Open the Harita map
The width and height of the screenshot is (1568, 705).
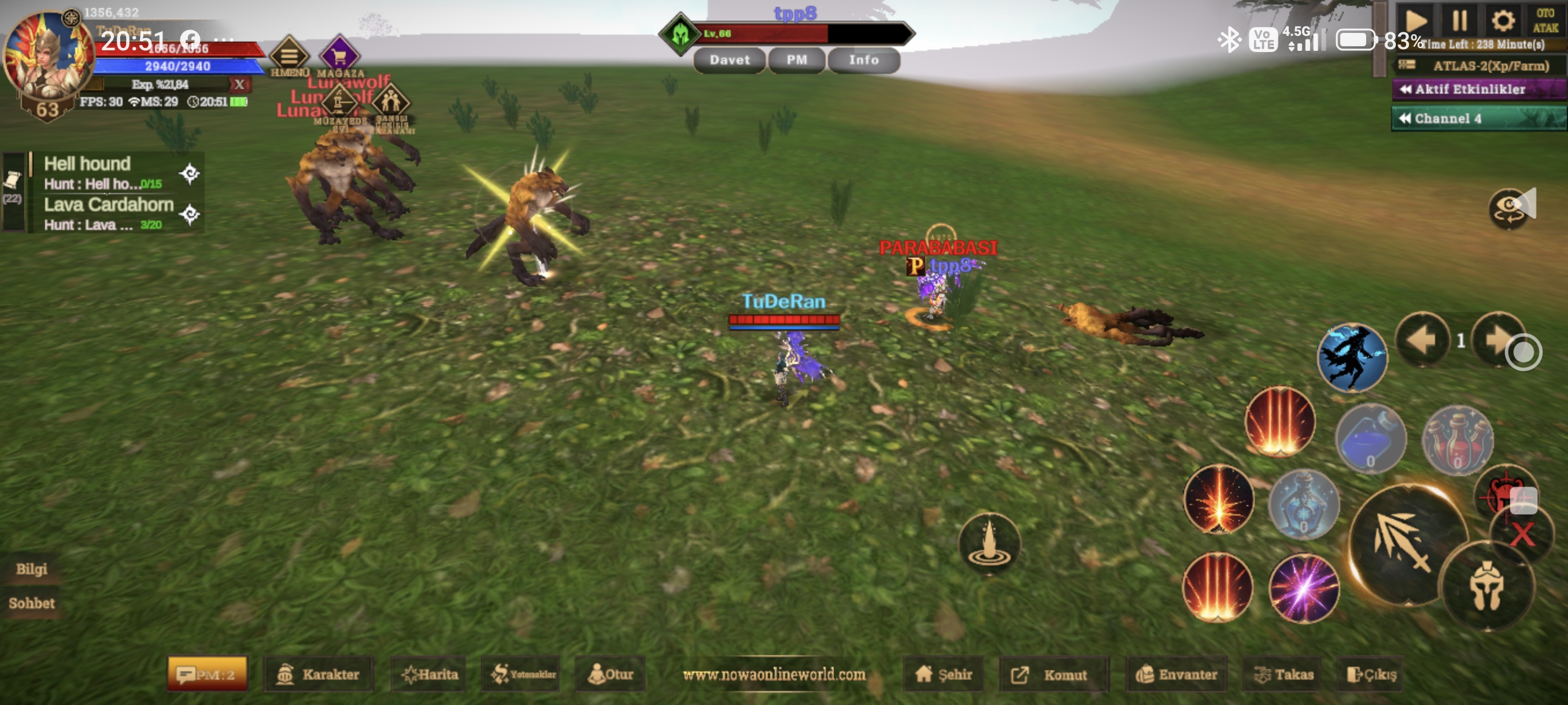pos(429,674)
